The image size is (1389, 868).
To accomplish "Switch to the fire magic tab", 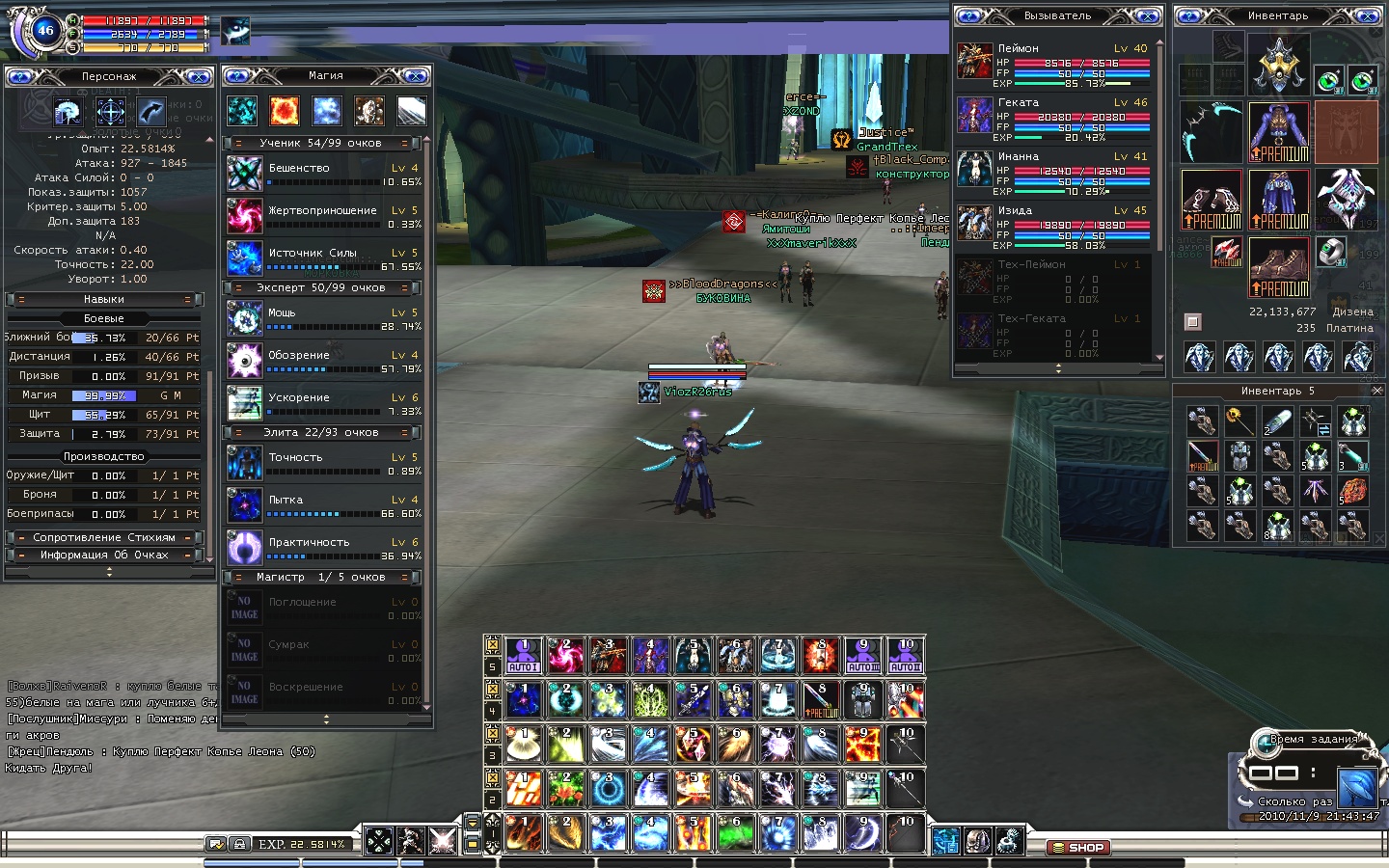I will (x=285, y=111).
